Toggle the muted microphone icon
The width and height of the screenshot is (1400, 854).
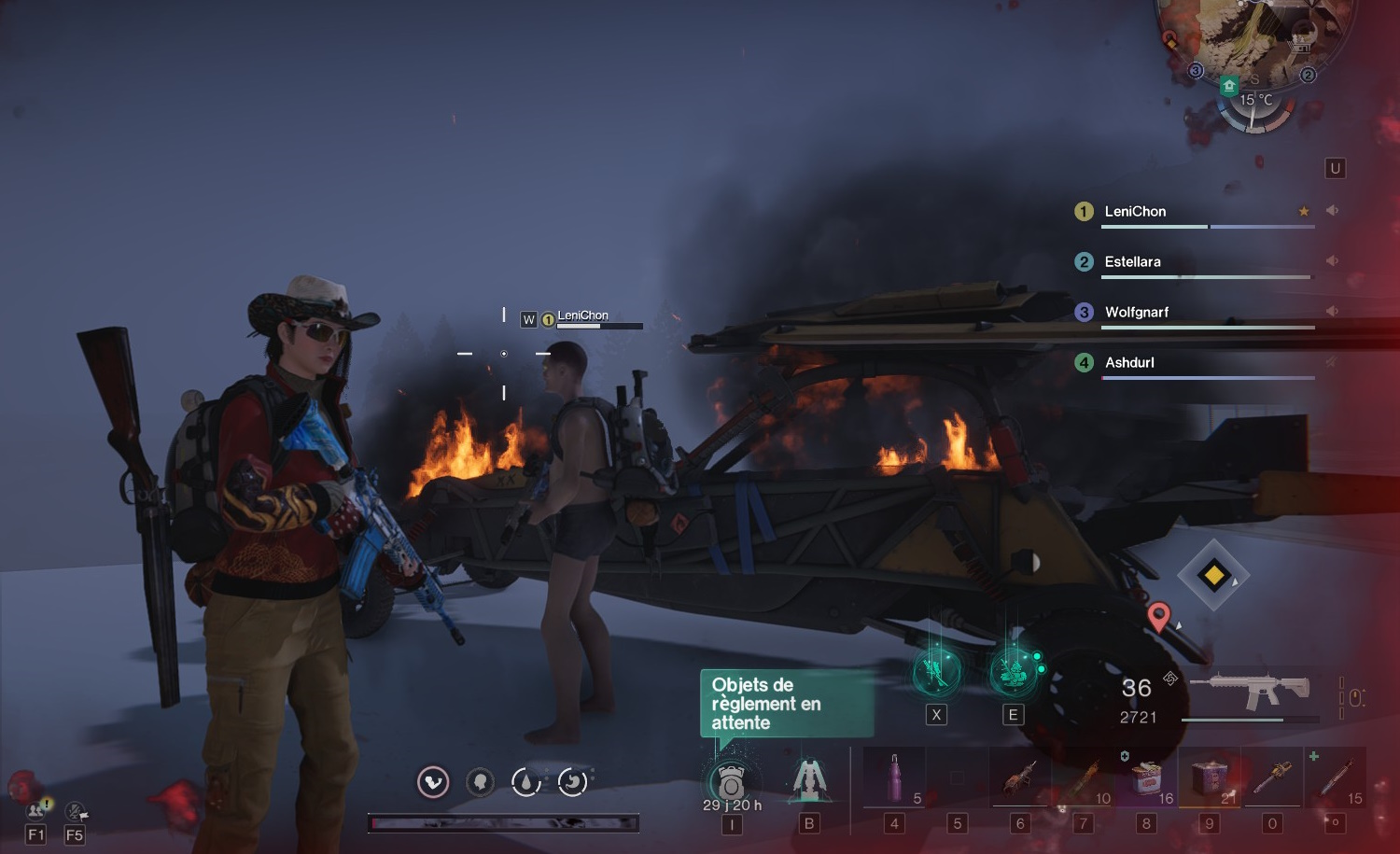76,811
